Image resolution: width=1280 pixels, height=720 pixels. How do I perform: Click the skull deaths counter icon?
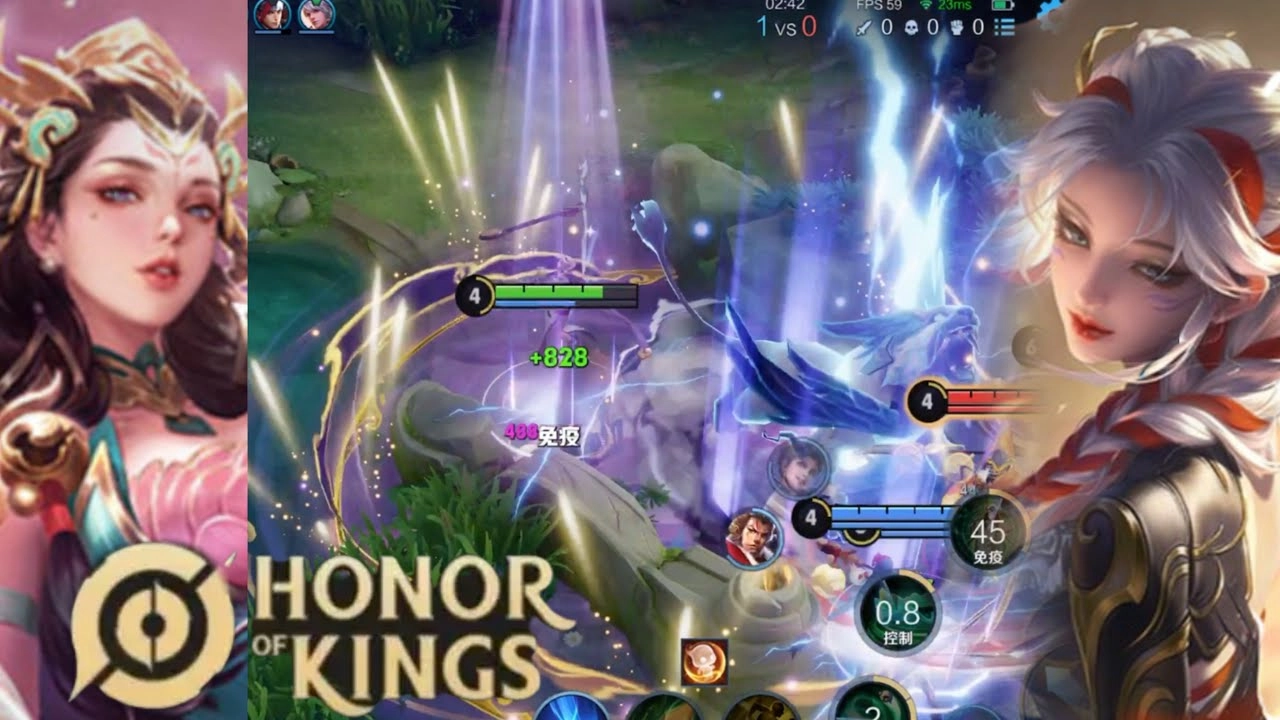coord(911,27)
